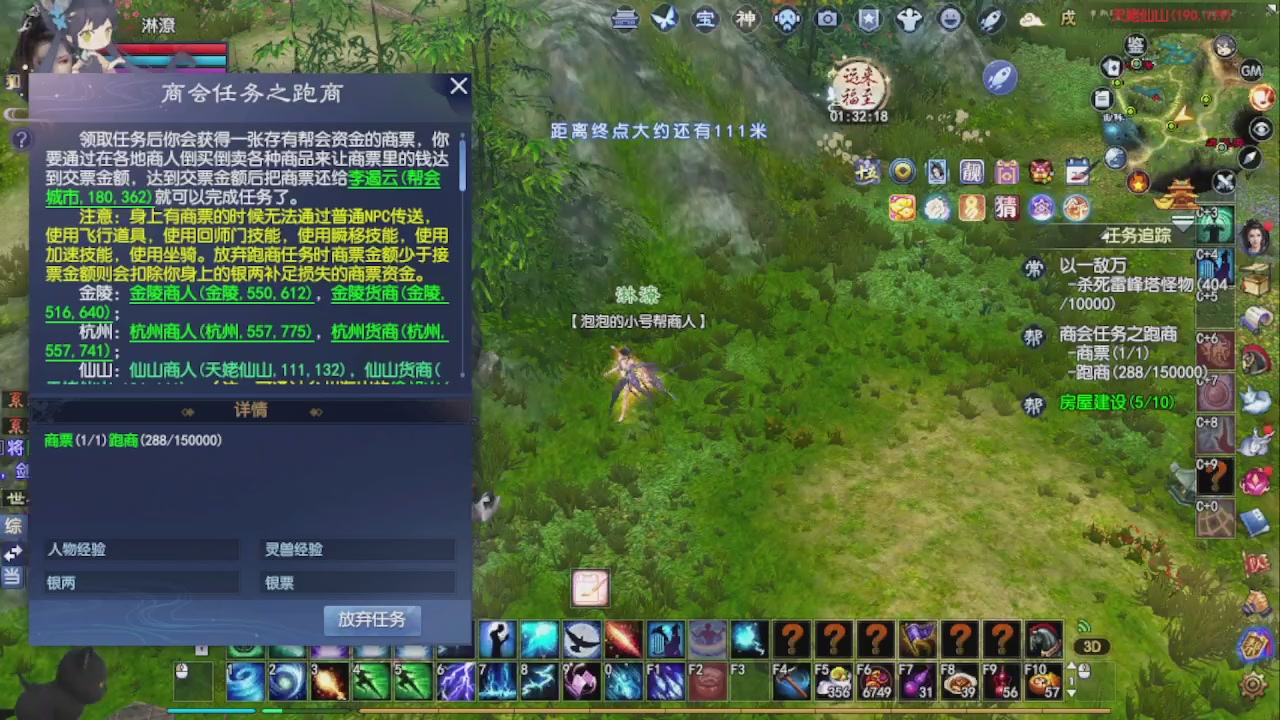Screen dimensions: 1280x720
Task: Click the demon mask activity icon
Action: pyautogui.click(x=1040, y=172)
